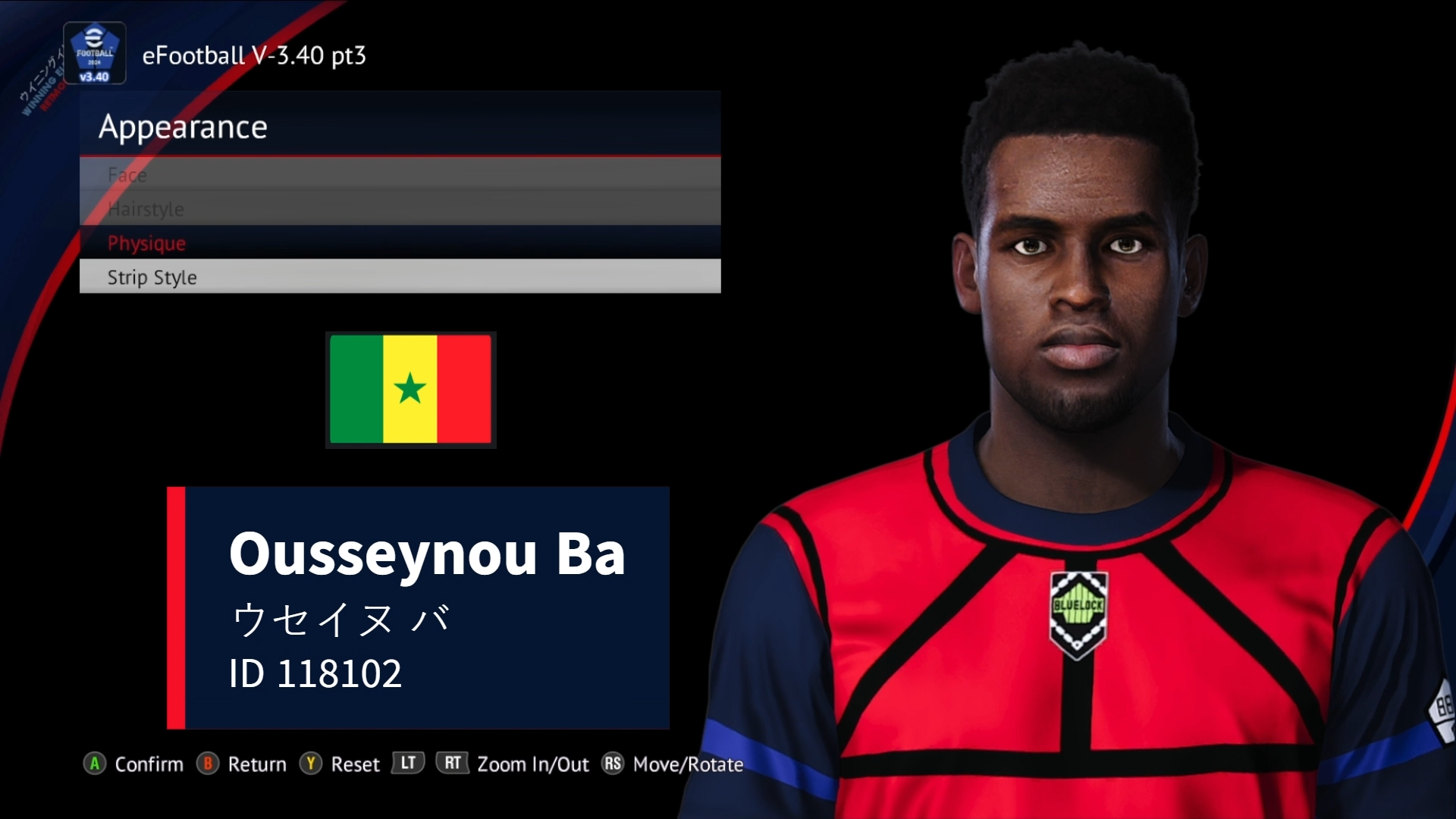The image size is (1456, 819).
Task: Click the Zoom In/Out label
Action: pyautogui.click(x=533, y=764)
